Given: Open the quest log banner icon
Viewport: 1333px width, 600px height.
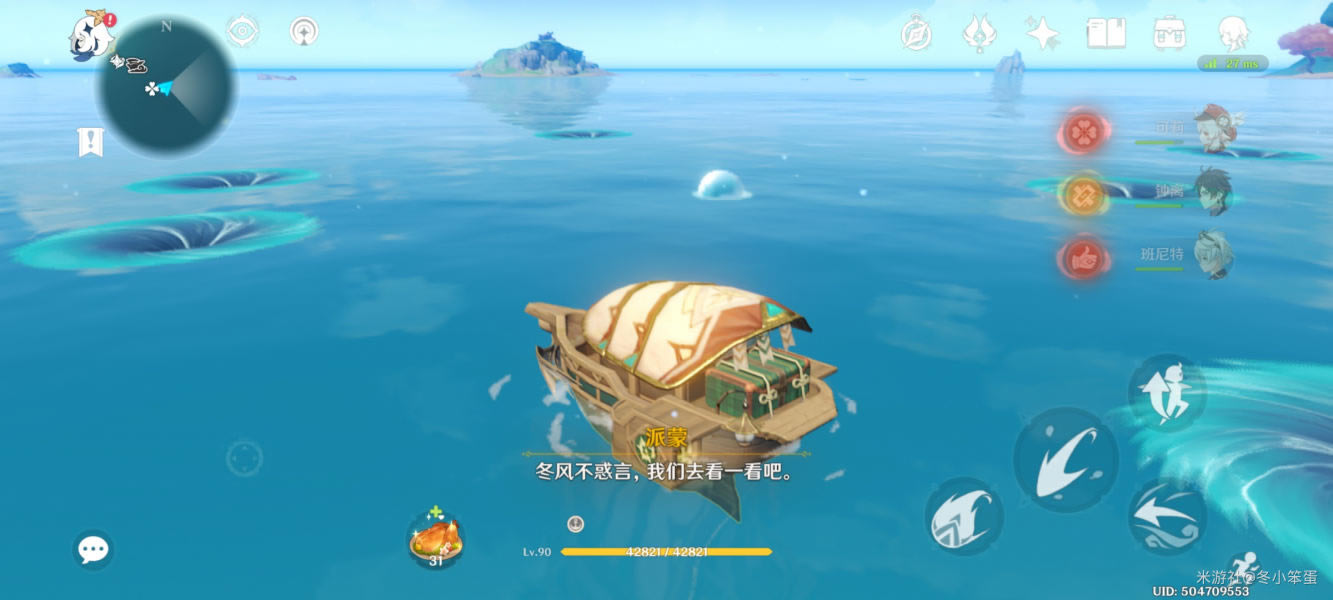Looking at the screenshot, I should click(91, 142).
